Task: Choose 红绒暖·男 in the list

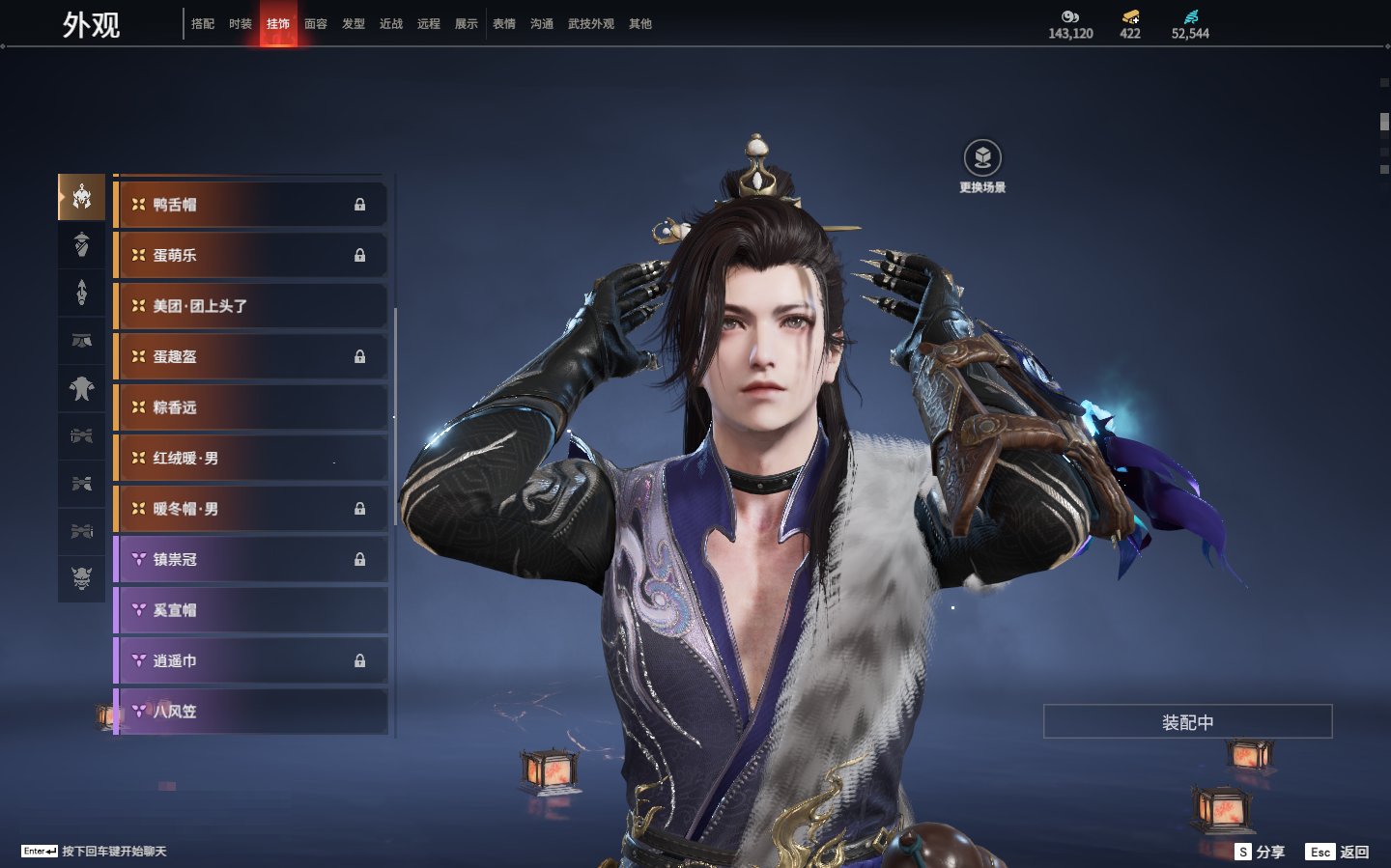Action: click(251, 458)
